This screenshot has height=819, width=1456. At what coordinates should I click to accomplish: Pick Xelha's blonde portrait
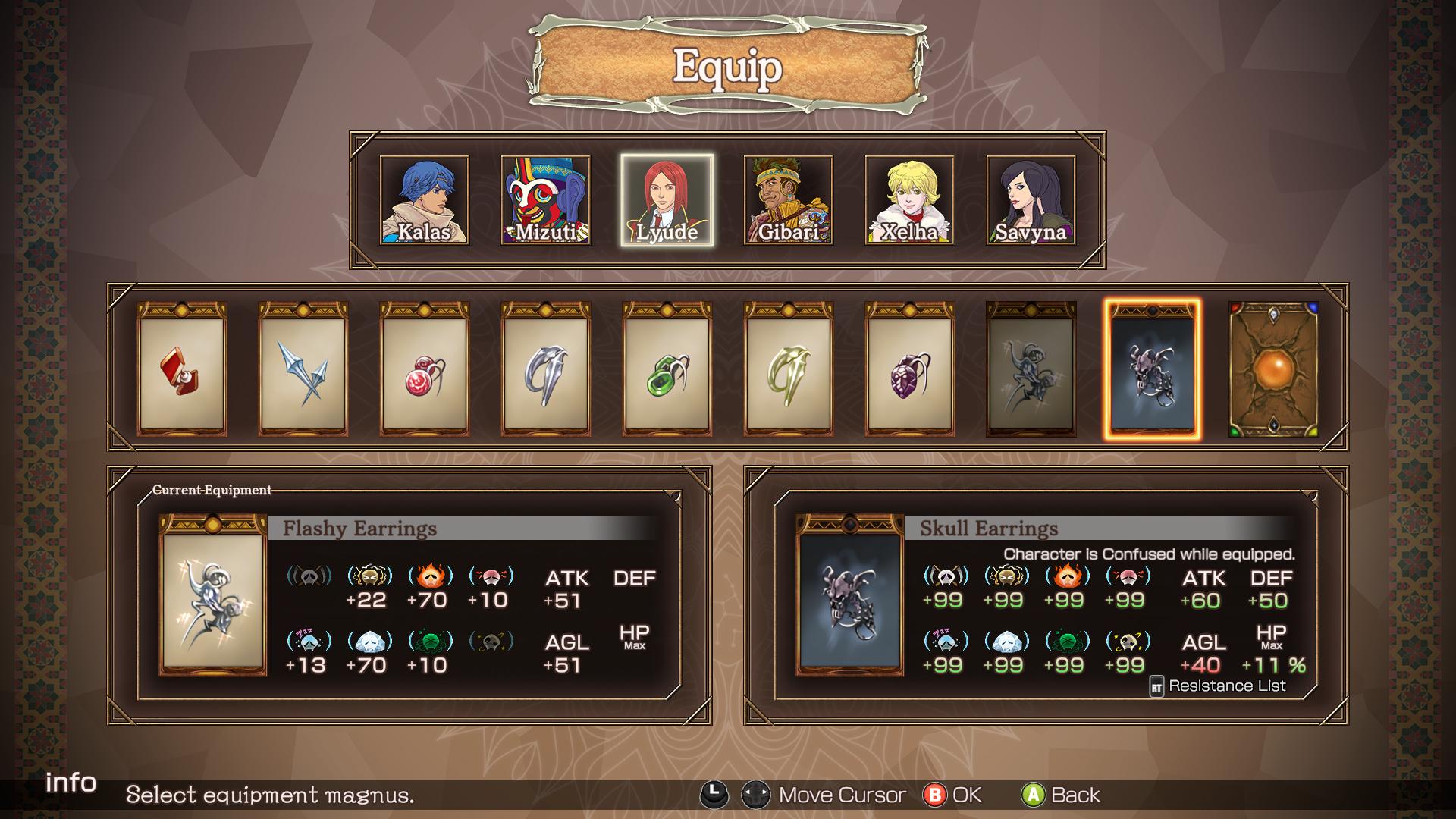tap(909, 200)
